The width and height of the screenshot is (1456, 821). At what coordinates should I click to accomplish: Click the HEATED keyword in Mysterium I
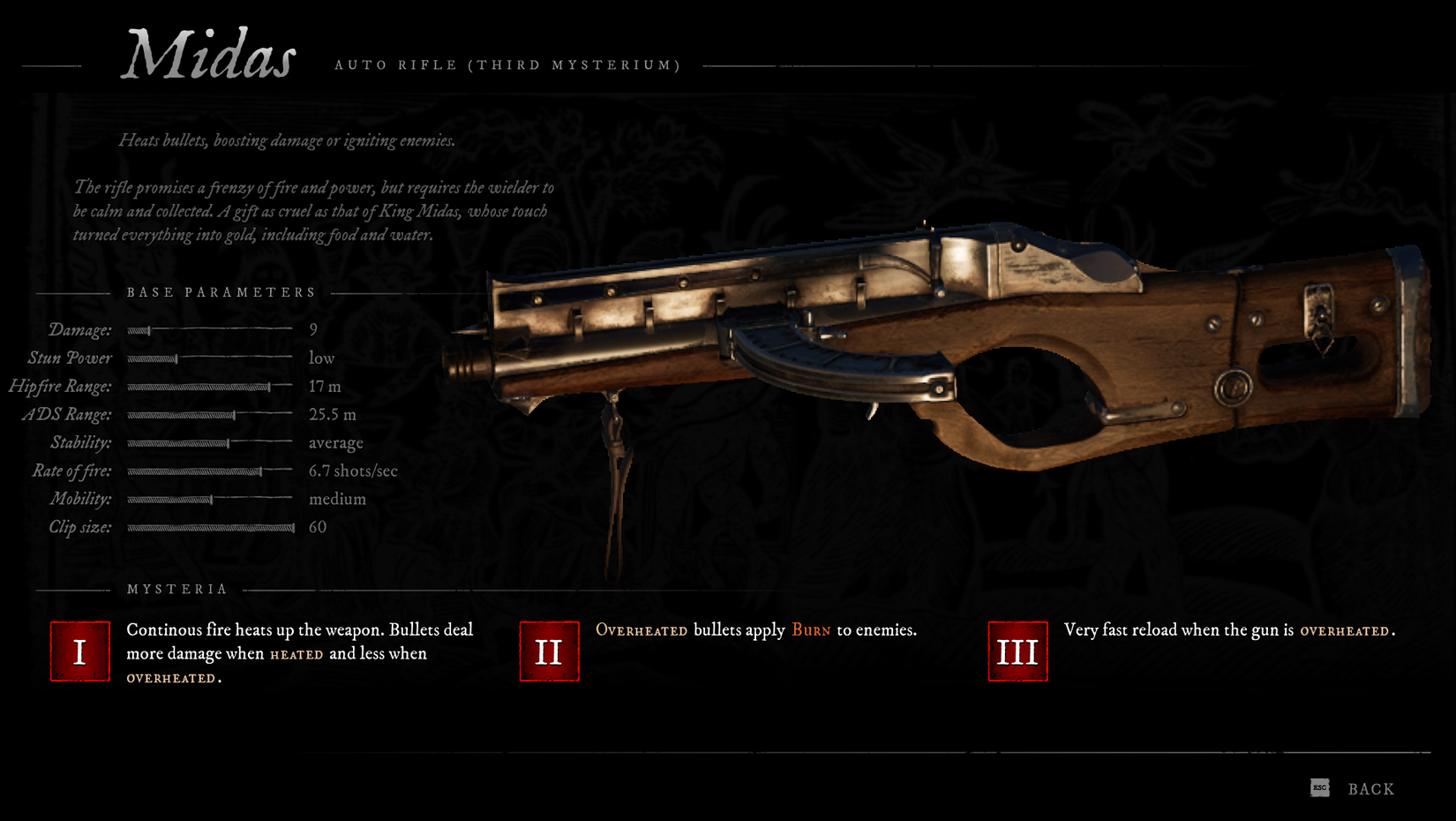pyautogui.click(x=296, y=654)
